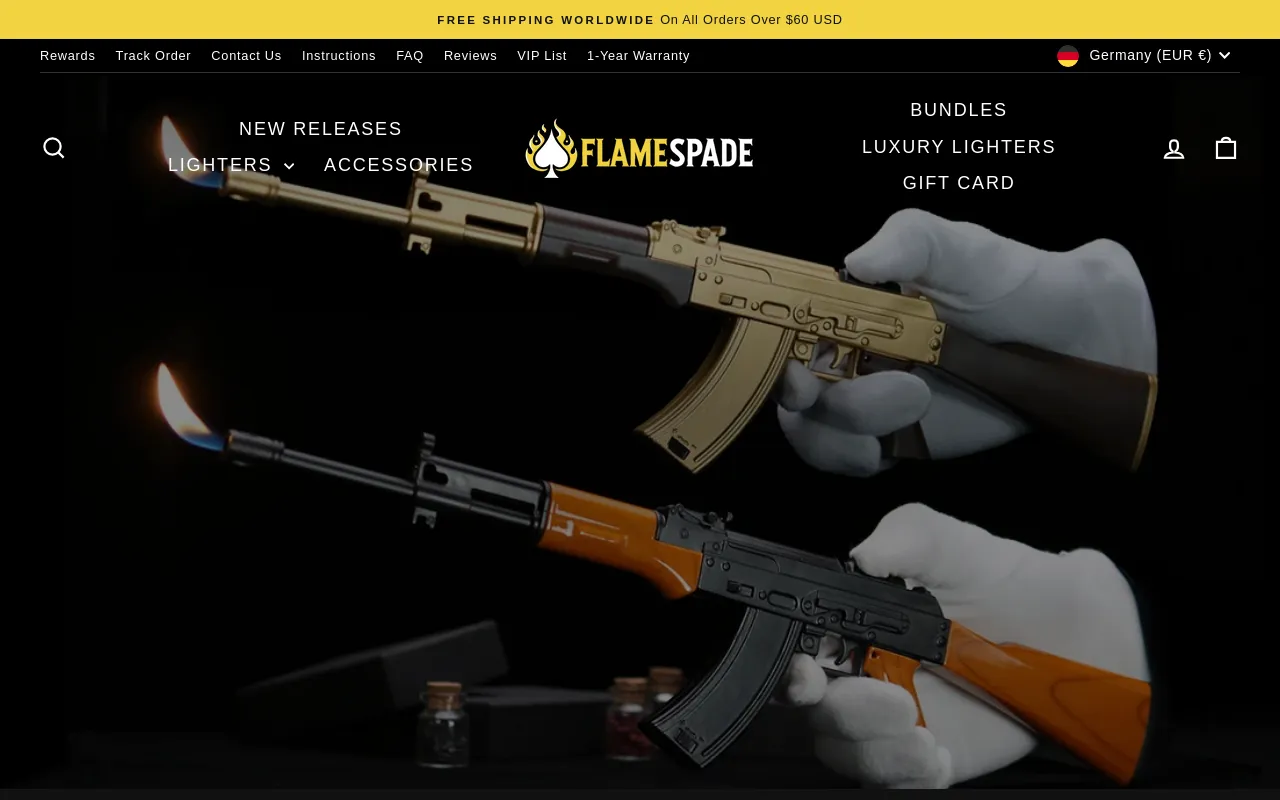Open the shopping cart bag
The width and height of the screenshot is (1280, 800).
coord(1226,148)
